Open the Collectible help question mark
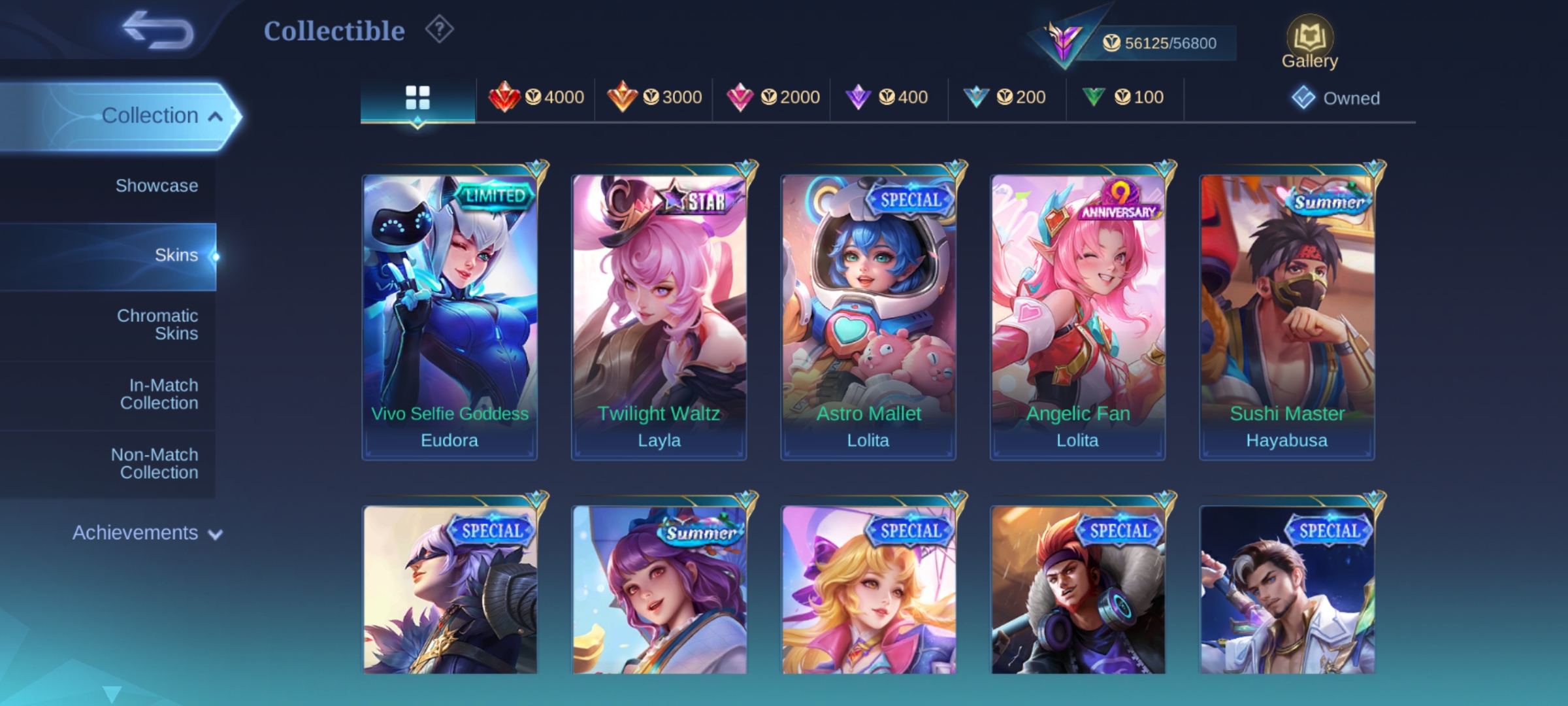Viewport: 1568px width, 706px height. coord(439,30)
